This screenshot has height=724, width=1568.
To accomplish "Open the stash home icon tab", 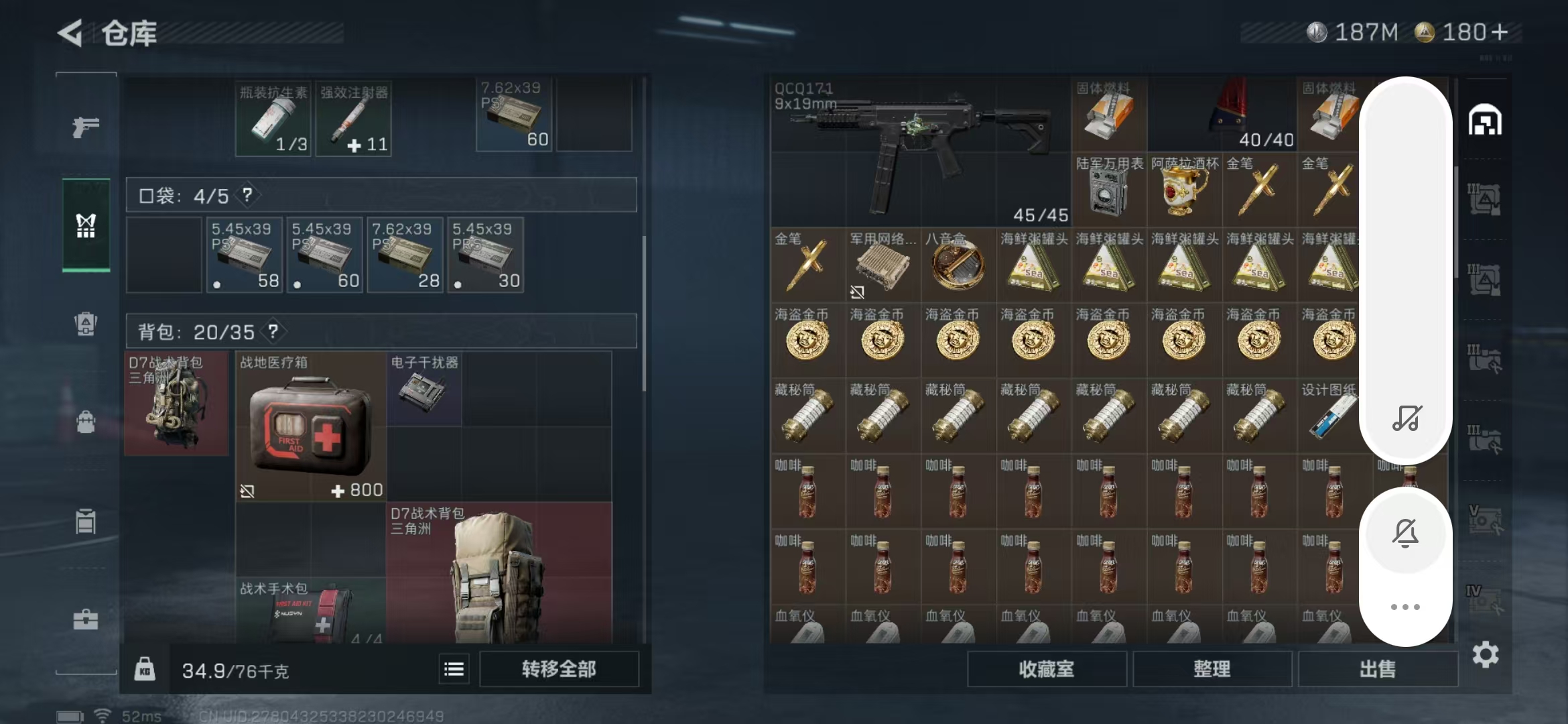I will pos(1485,121).
